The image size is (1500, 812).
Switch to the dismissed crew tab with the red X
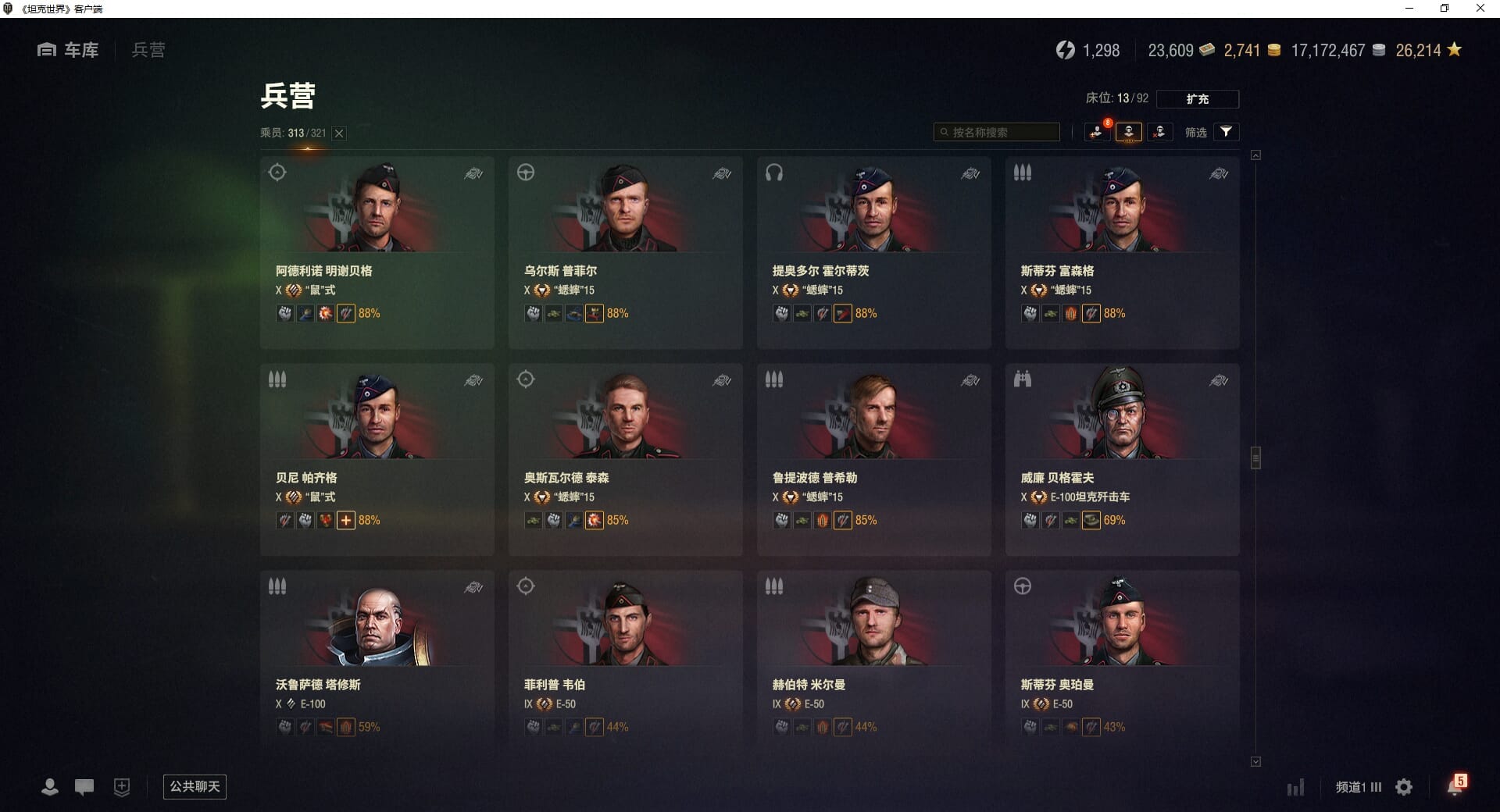point(1159,132)
